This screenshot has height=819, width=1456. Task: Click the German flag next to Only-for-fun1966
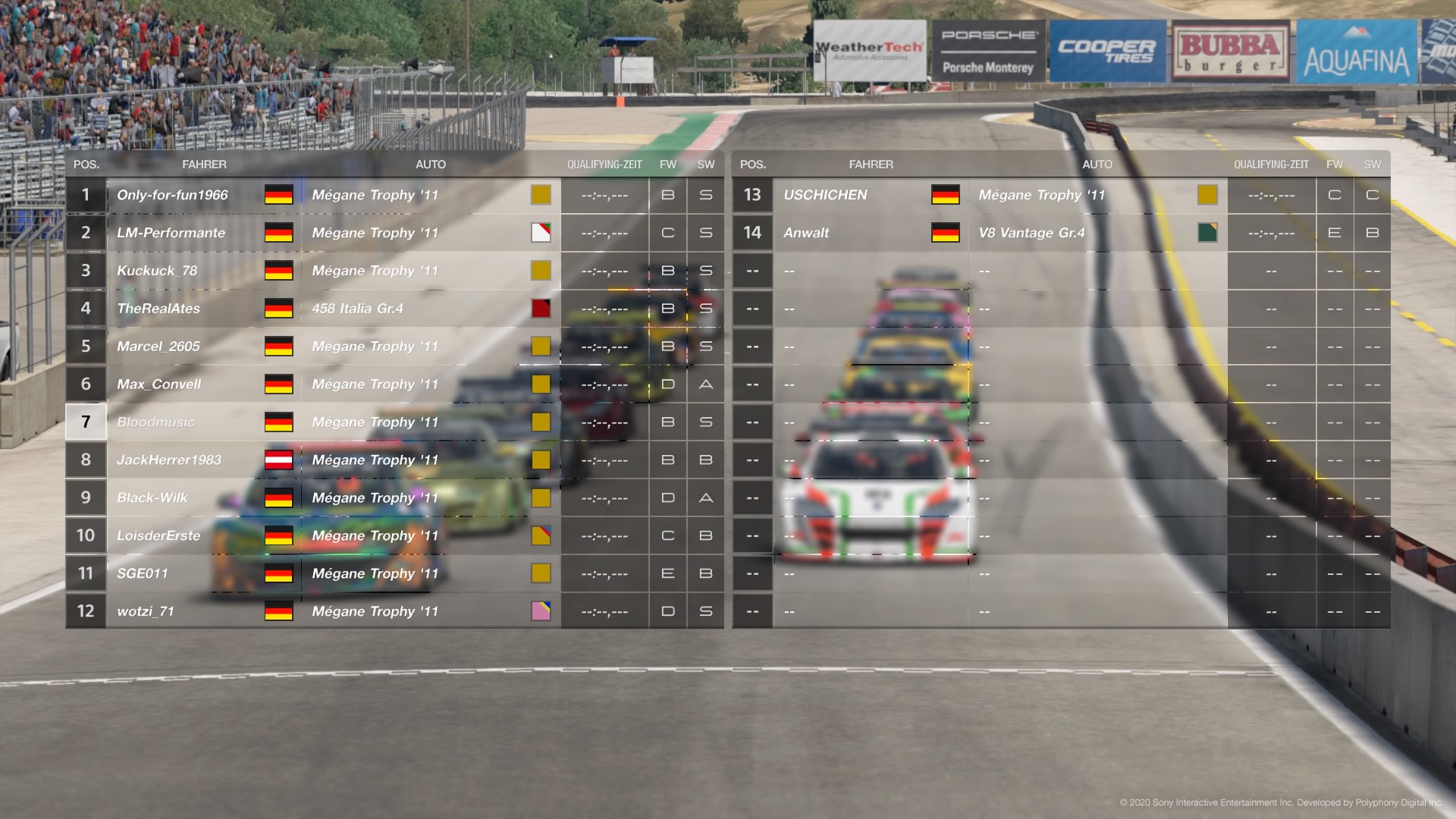coord(278,195)
